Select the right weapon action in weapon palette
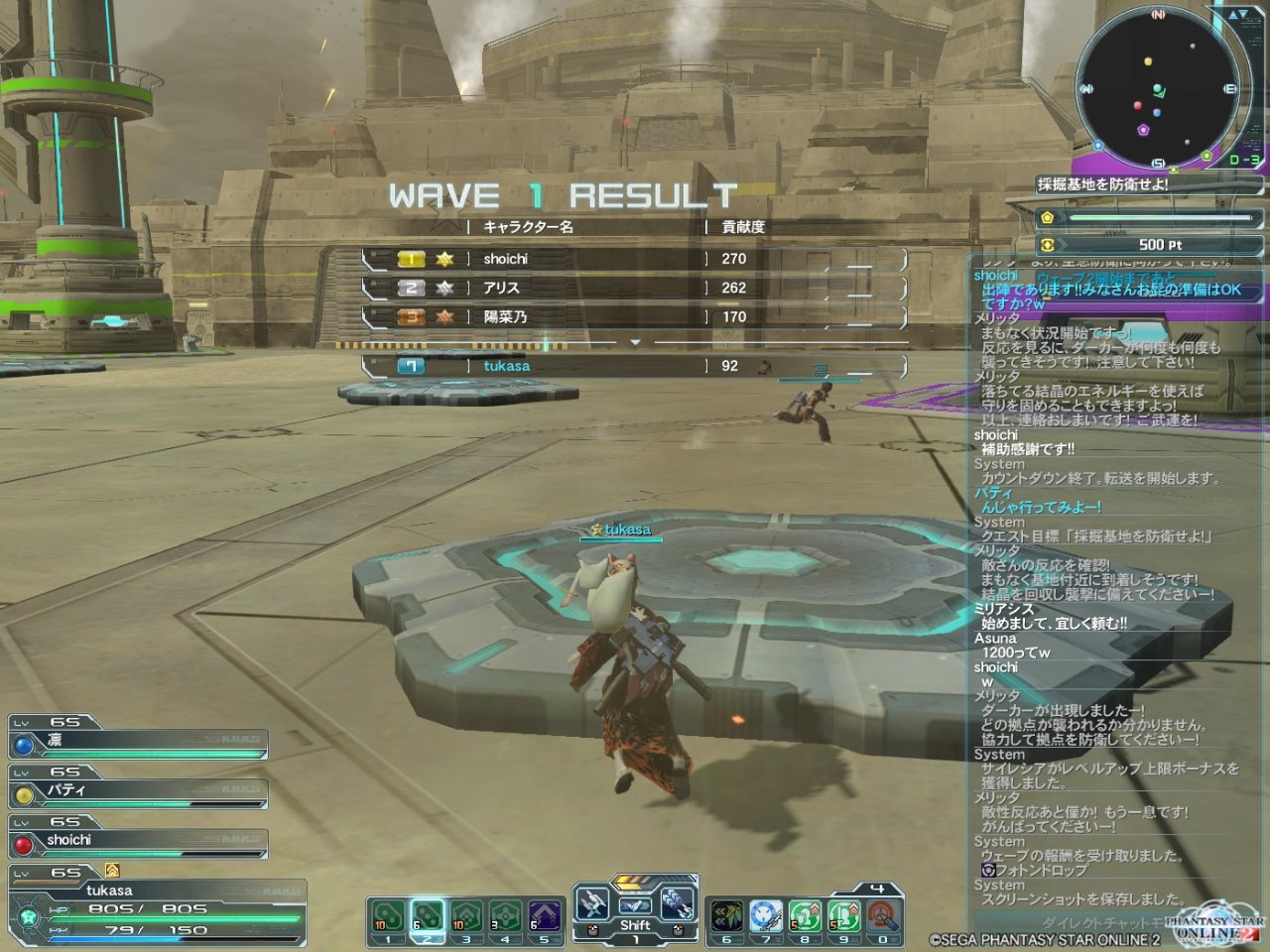 (678, 904)
